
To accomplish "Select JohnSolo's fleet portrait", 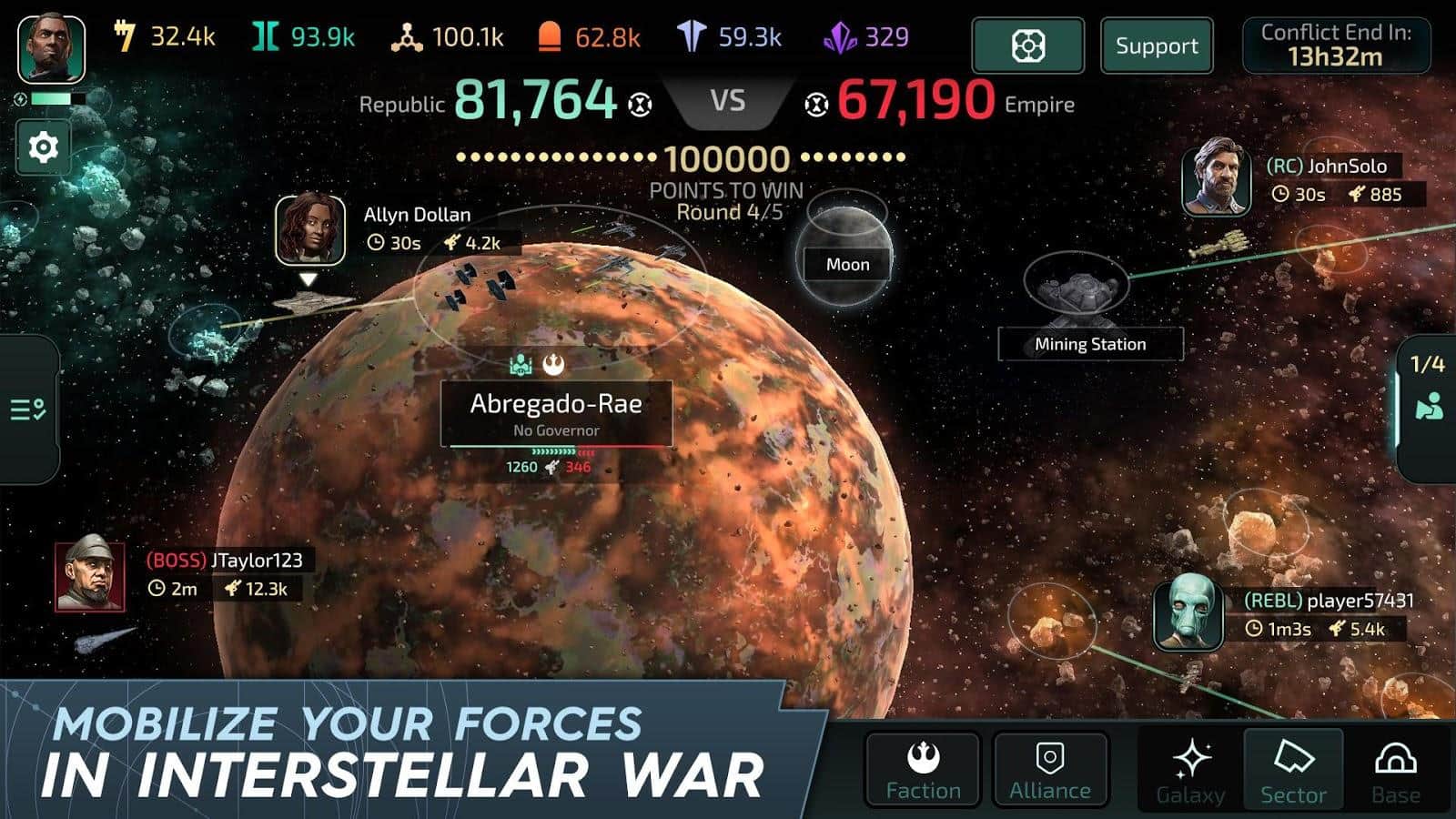I will pyautogui.click(x=1216, y=177).
